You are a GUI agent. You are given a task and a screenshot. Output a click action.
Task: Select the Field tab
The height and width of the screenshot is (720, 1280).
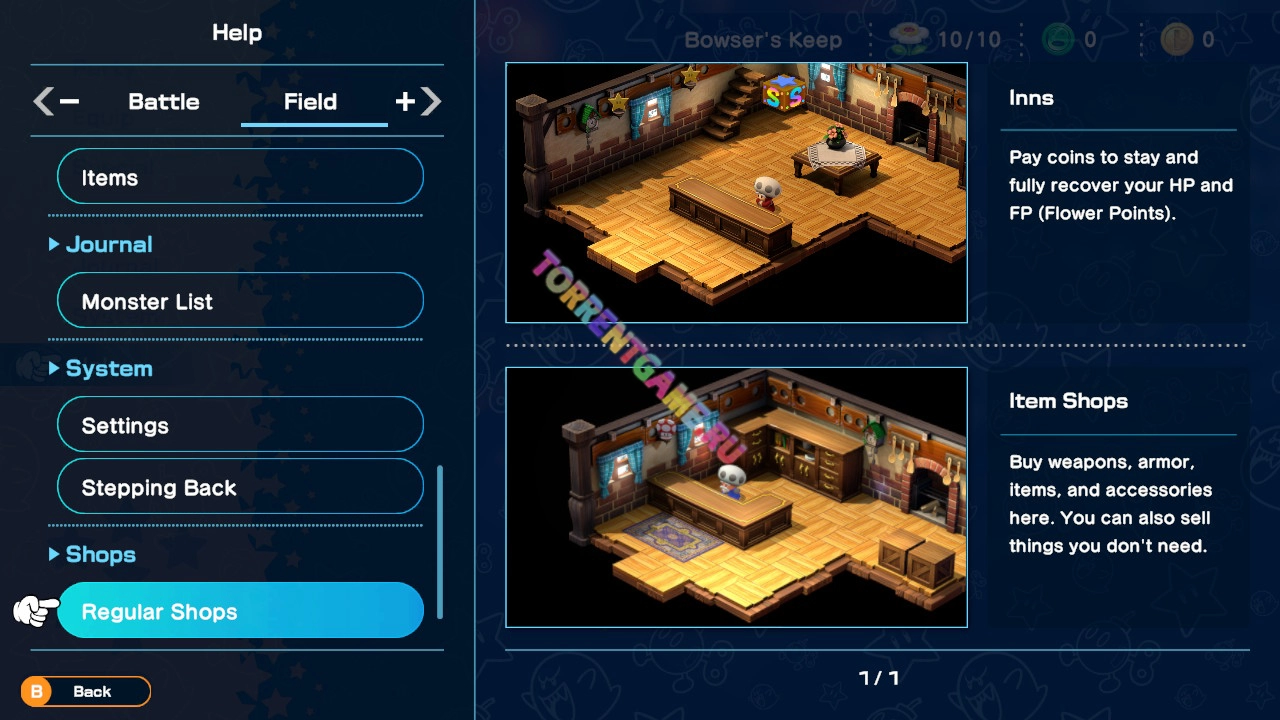click(x=310, y=102)
